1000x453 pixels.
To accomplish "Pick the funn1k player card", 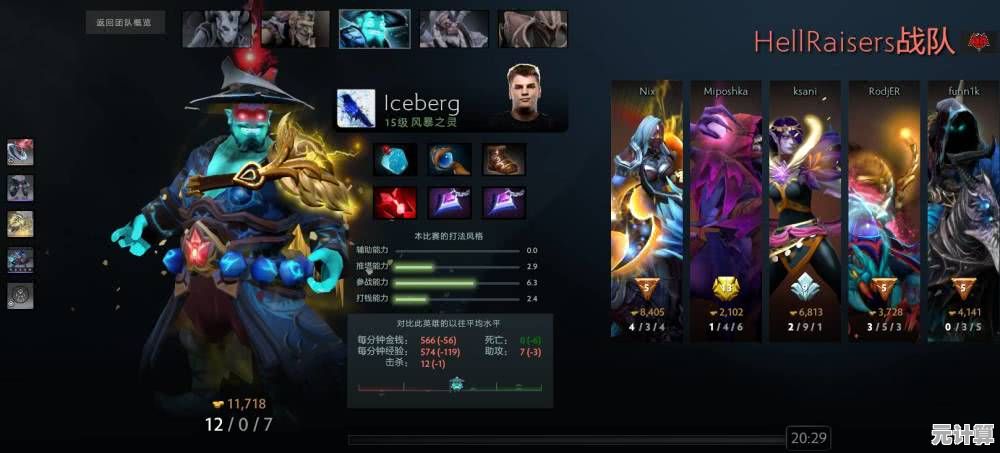I will pos(961,208).
